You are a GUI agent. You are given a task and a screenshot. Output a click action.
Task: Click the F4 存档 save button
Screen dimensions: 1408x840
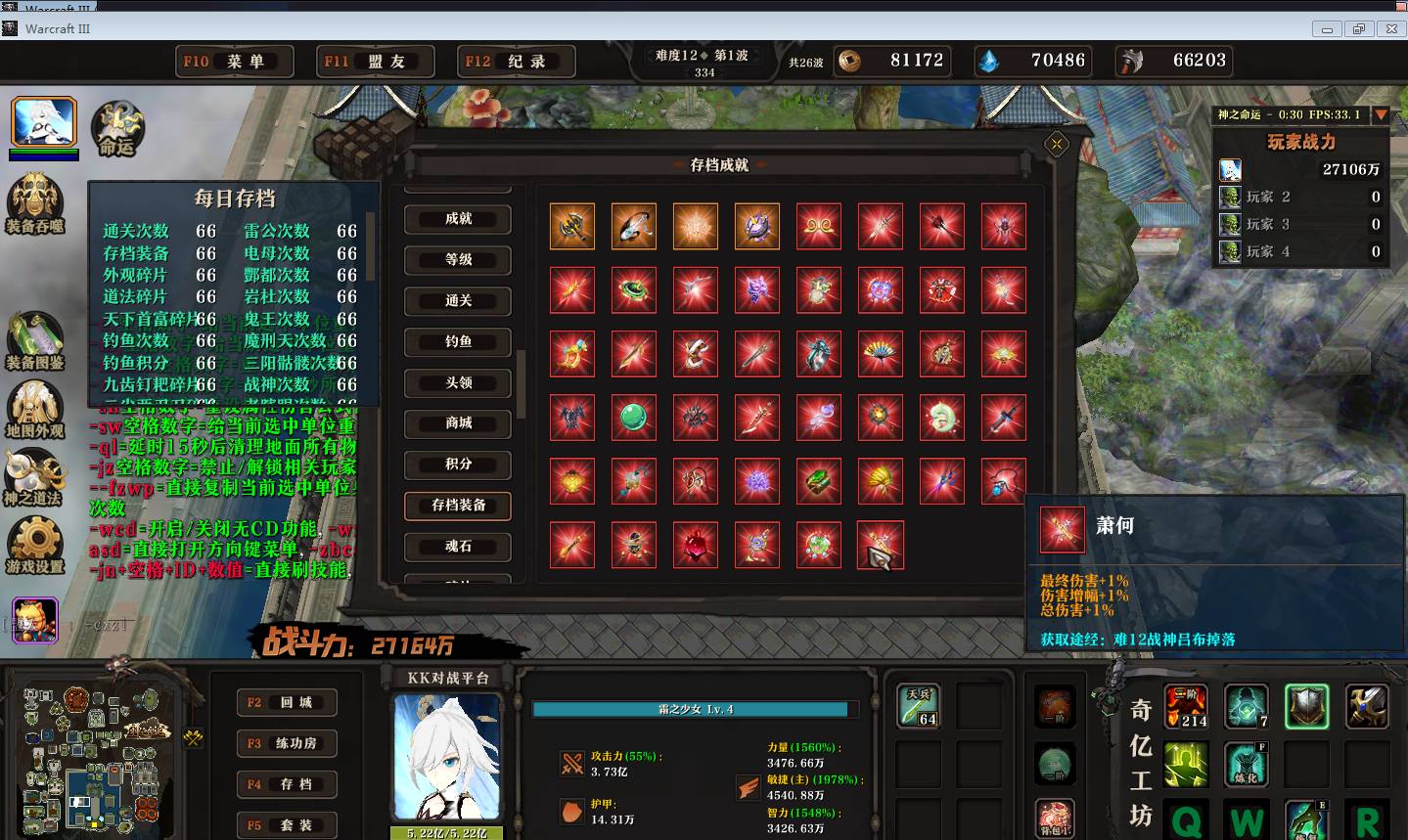tap(288, 784)
